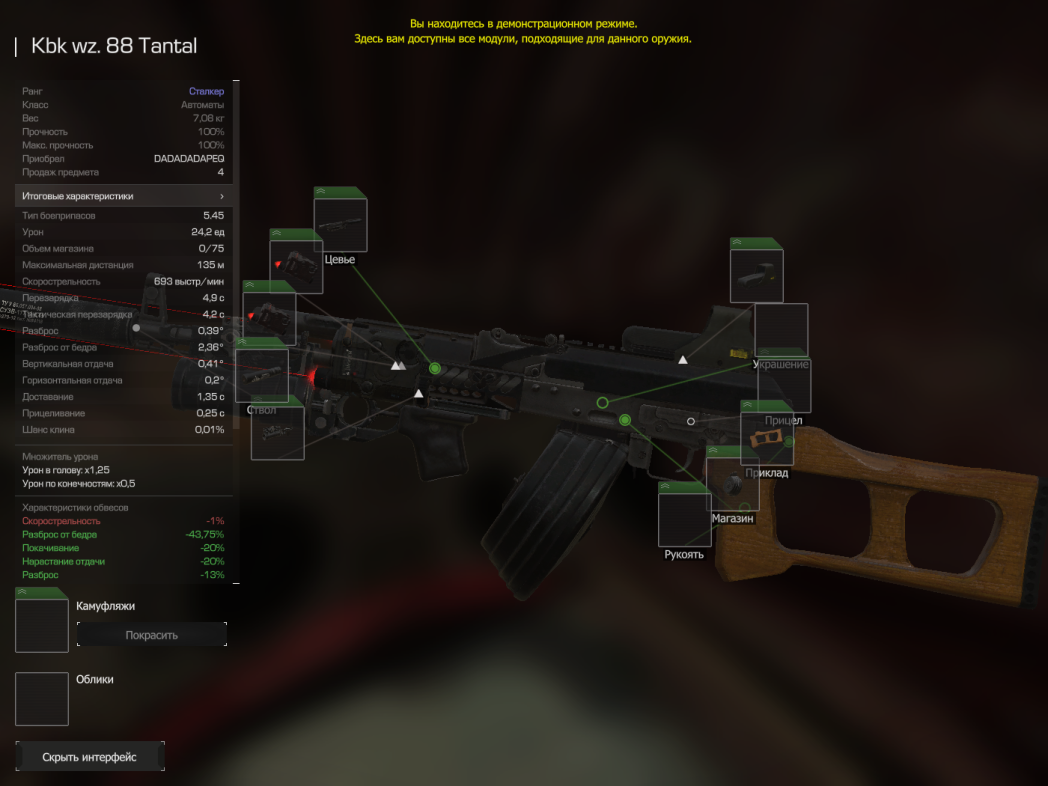
Task: Open the Облики skin slot
Action: click(42, 698)
